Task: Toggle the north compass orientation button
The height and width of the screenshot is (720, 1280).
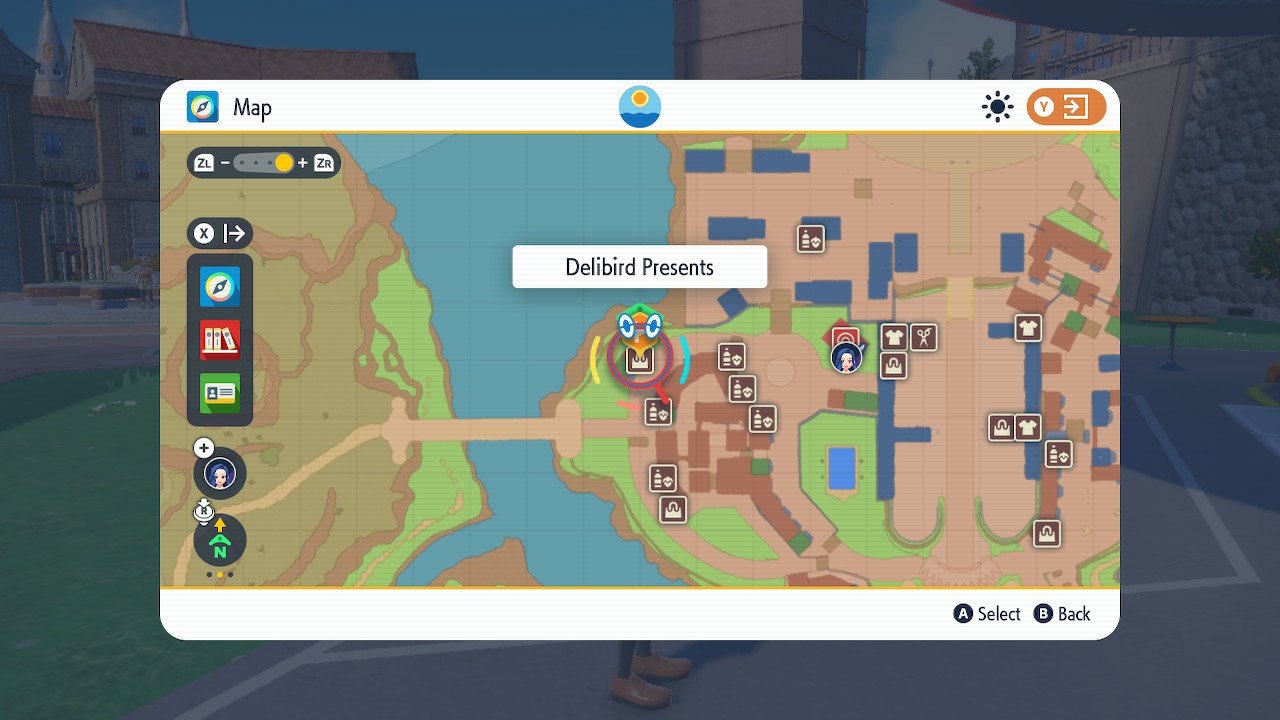Action: tap(220, 541)
